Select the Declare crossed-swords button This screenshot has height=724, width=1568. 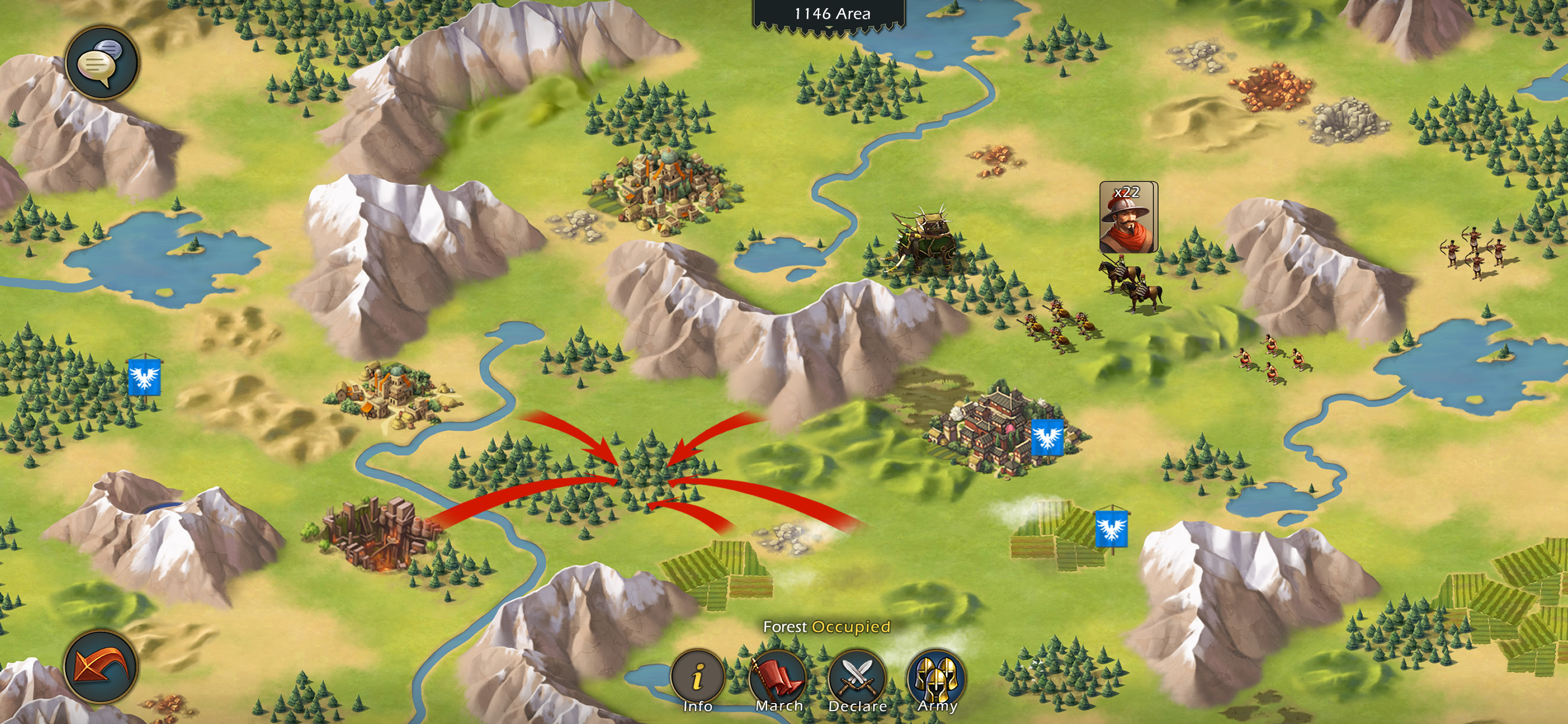857,677
